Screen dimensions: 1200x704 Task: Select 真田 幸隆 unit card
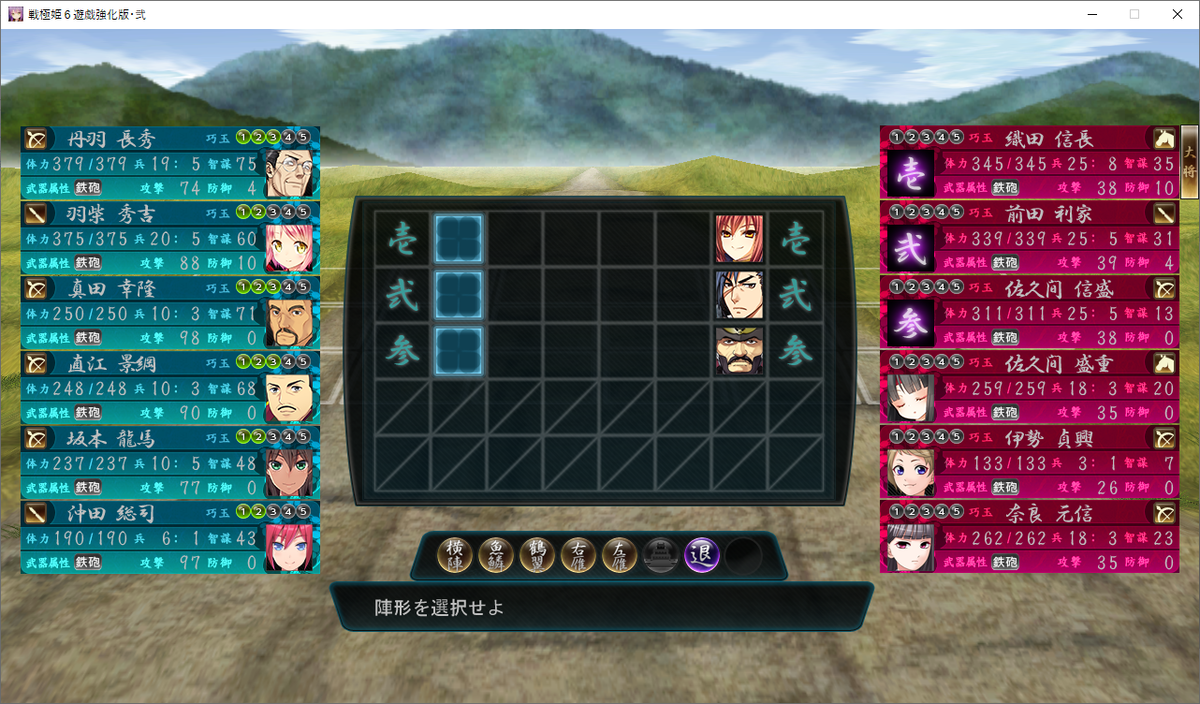[x=169, y=312]
